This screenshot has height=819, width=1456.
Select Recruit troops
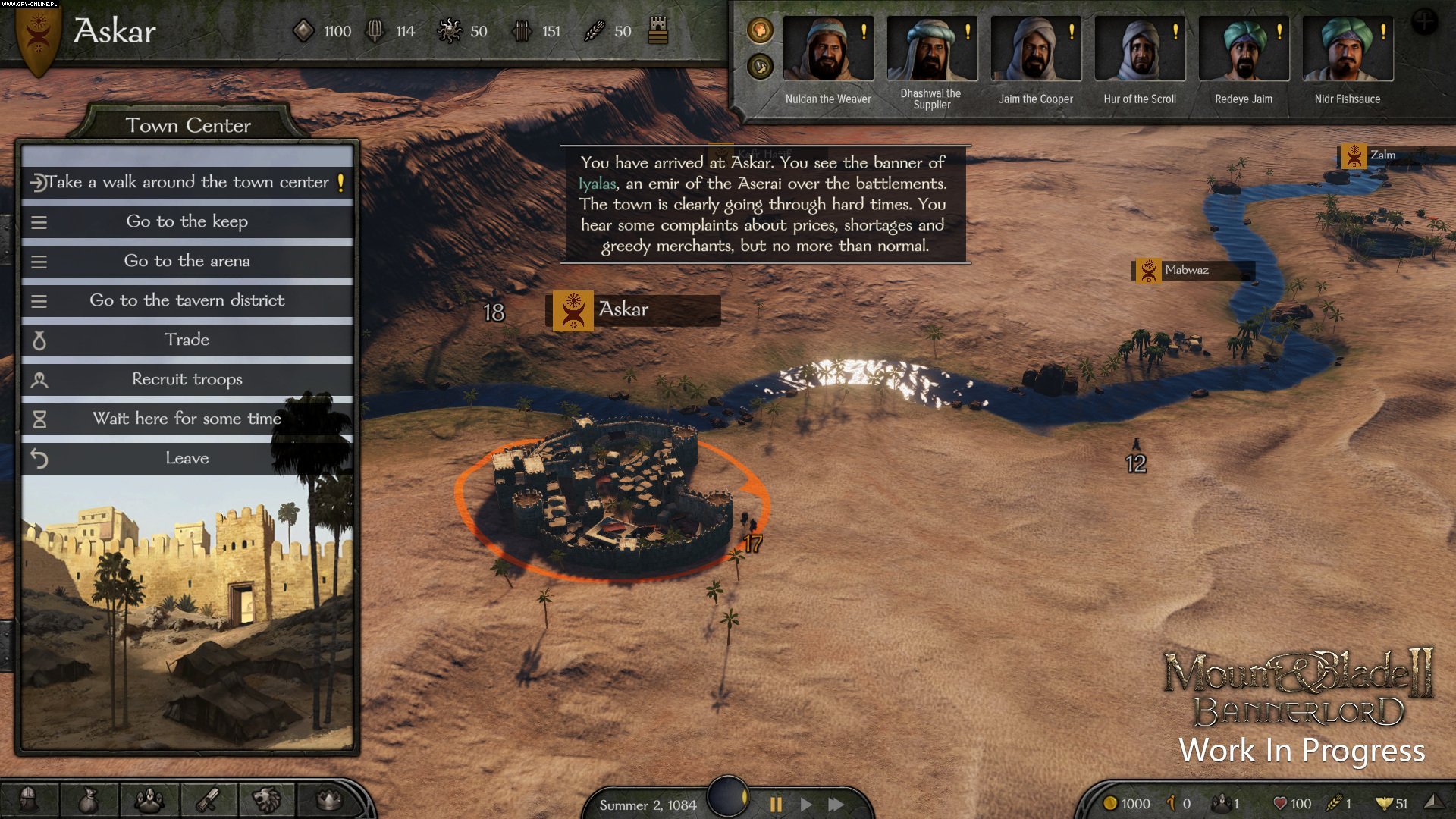(x=187, y=379)
